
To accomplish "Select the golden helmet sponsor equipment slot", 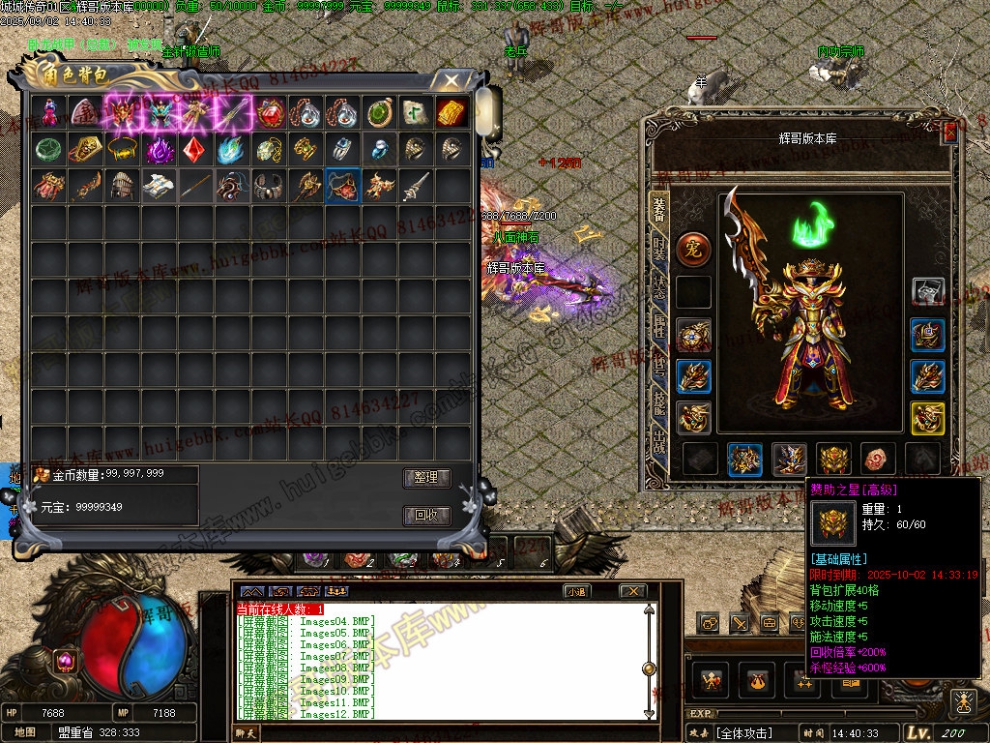I will click(834, 459).
